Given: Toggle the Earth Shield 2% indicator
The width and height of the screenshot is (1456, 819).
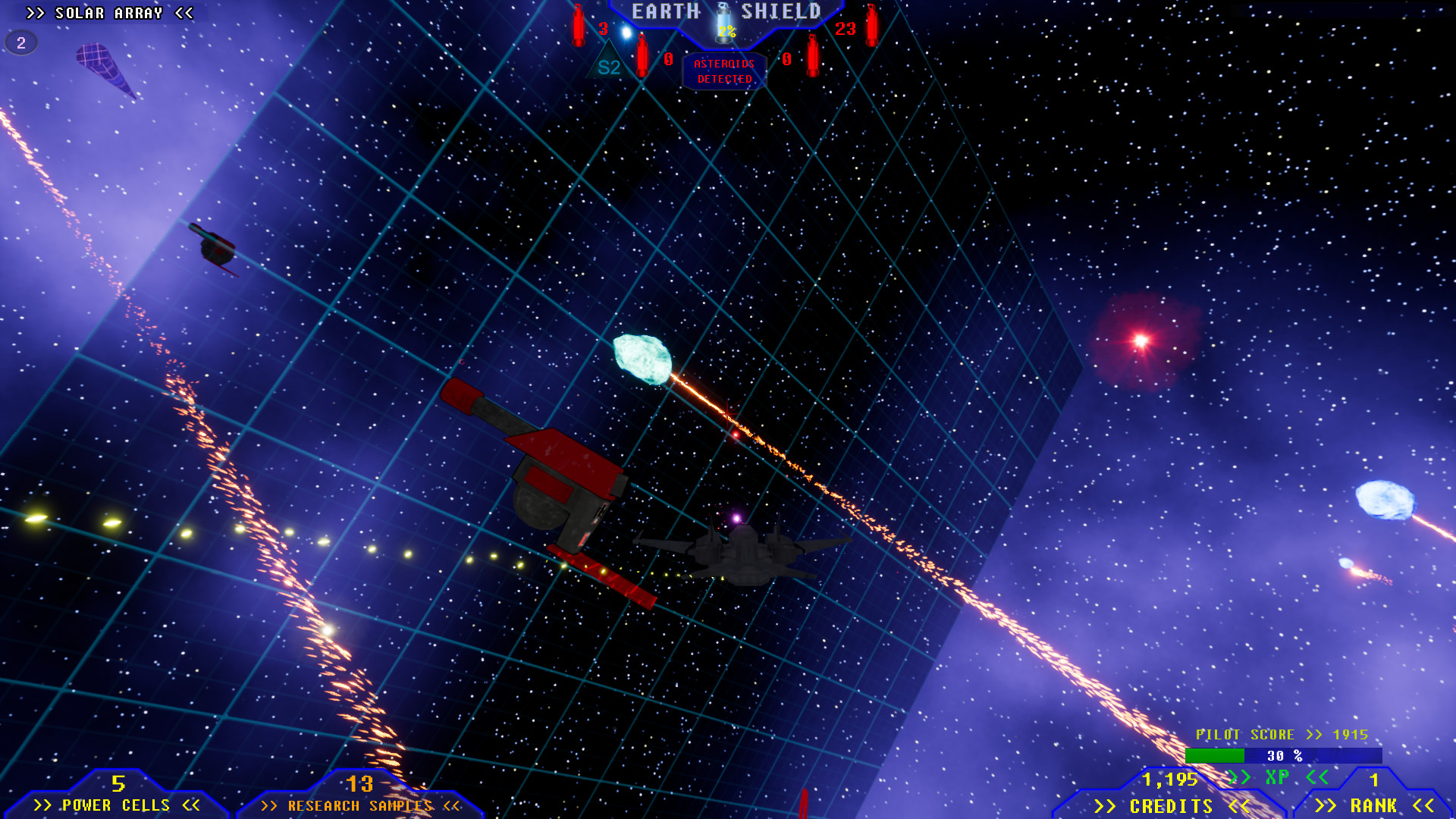Looking at the screenshot, I should click(726, 32).
